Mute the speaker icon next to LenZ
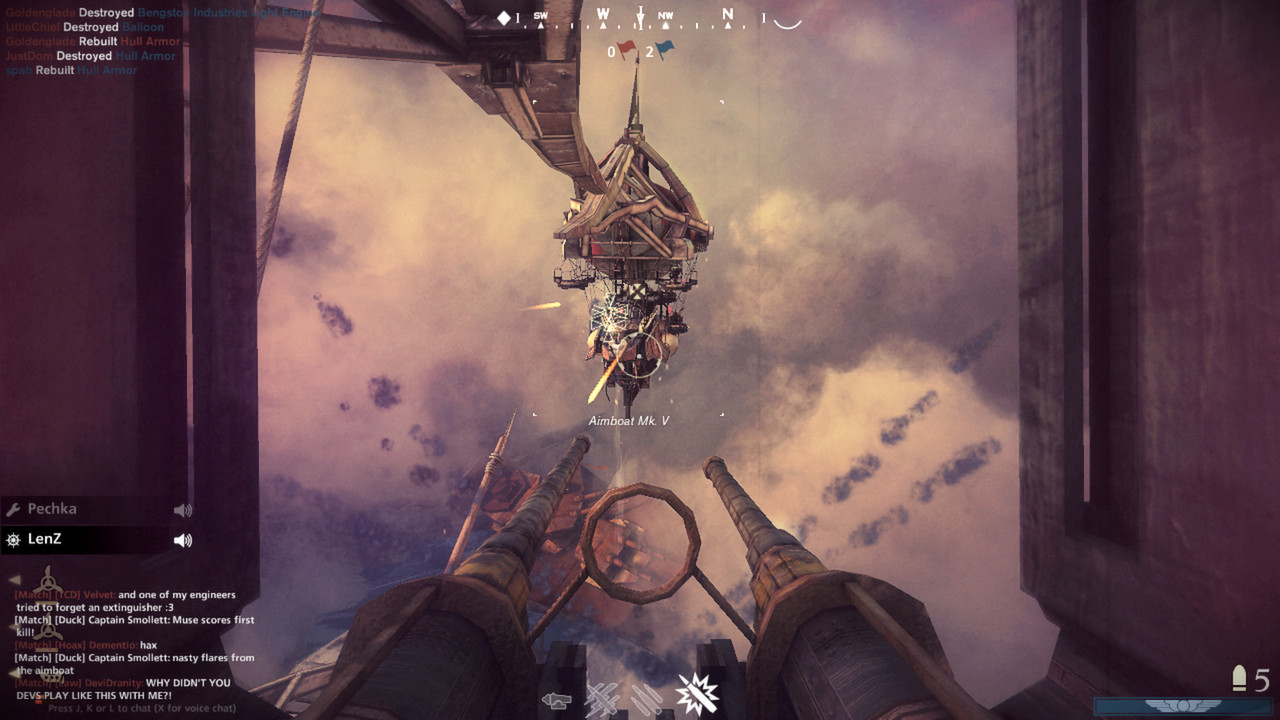Screen dimensions: 1280x720 point(183,542)
